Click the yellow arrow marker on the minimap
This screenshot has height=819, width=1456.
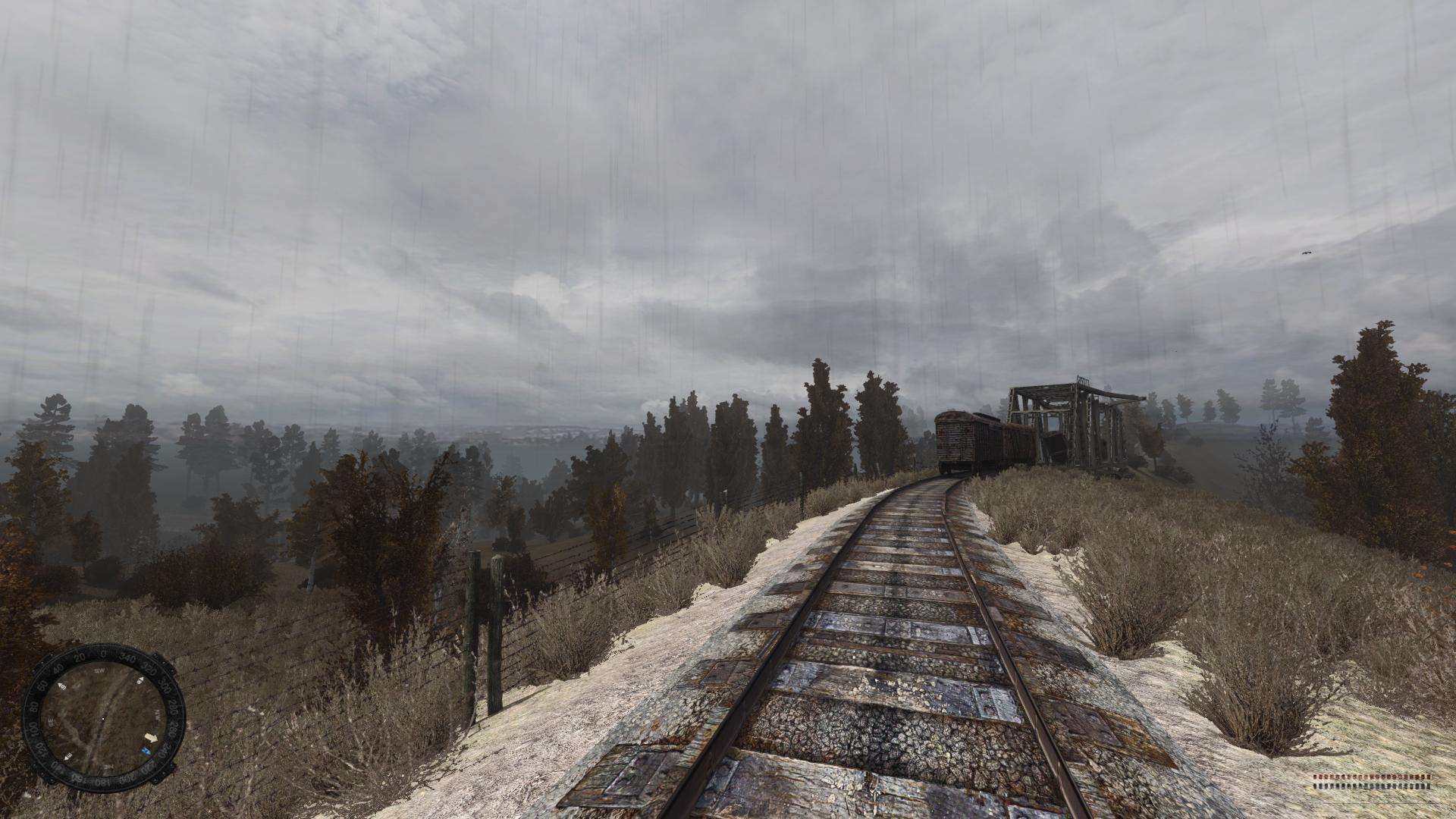(x=151, y=736)
